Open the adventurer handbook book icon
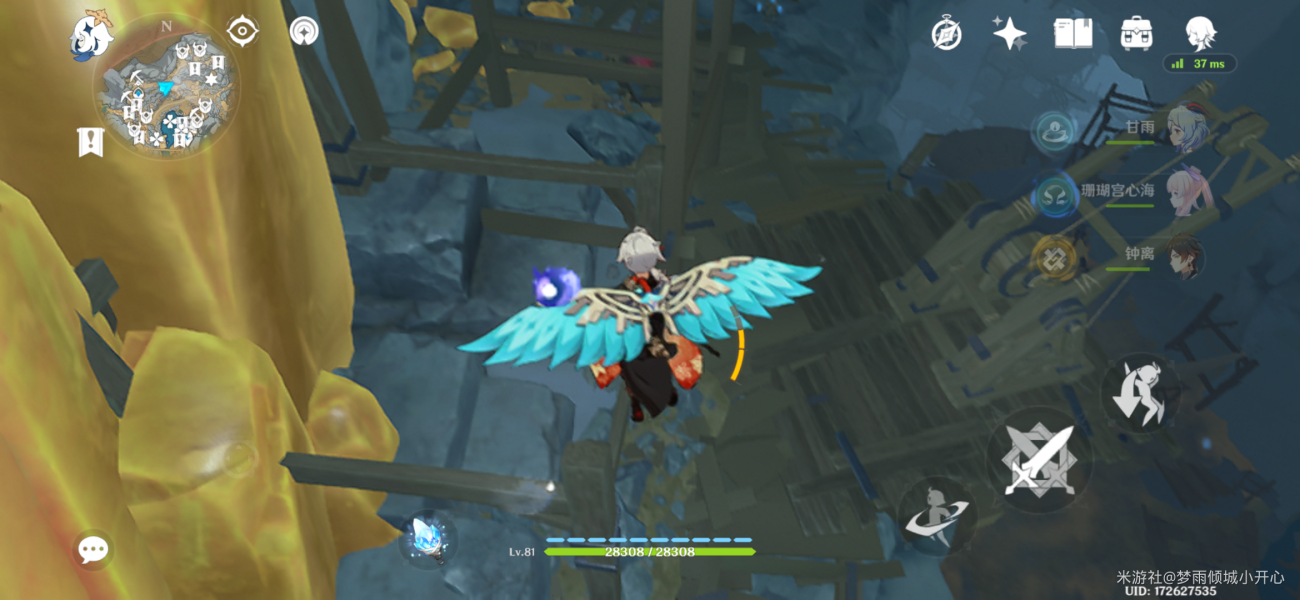Screen dimensions: 1300x600 pos(1072,34)
